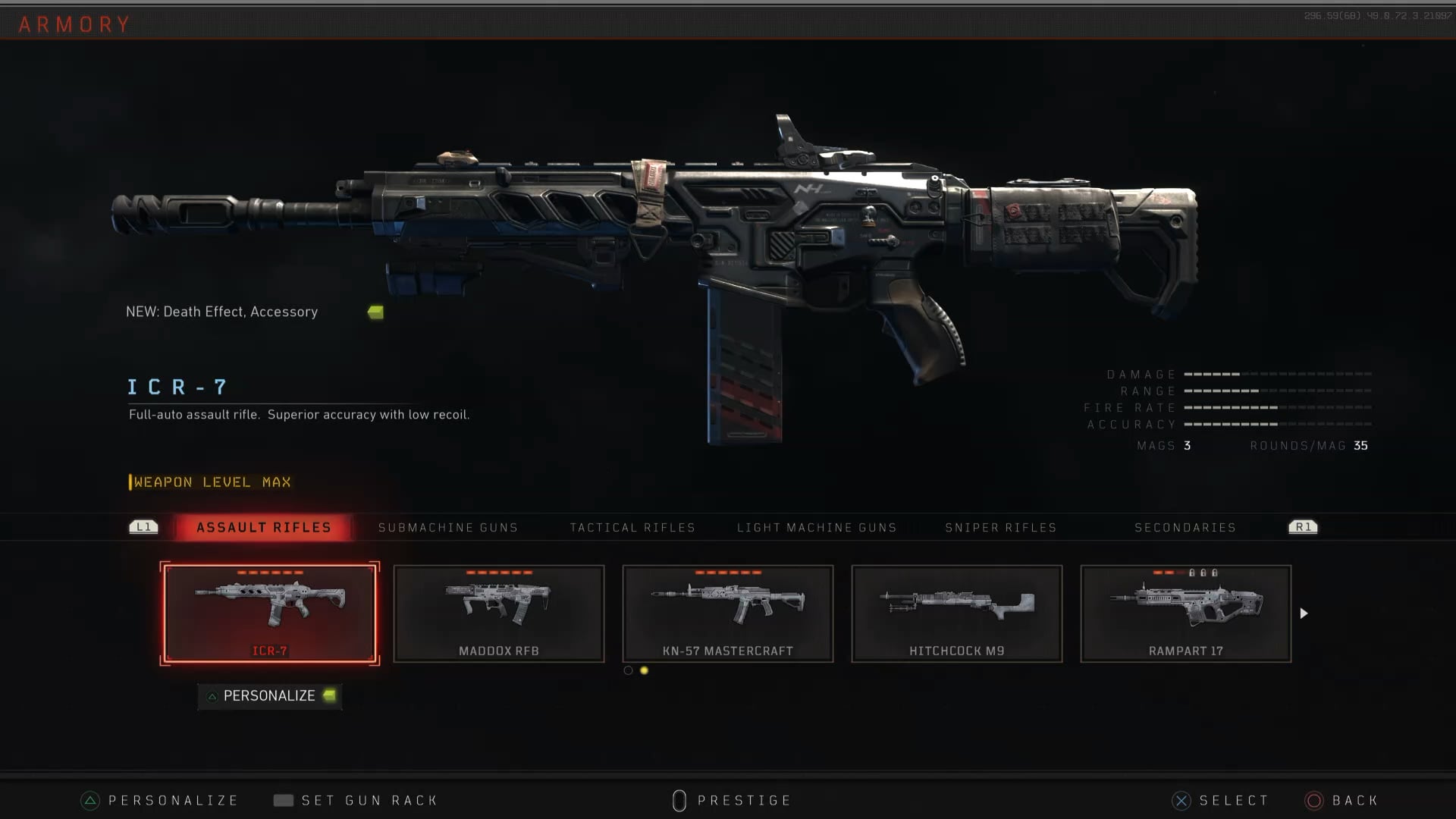Click the arrow to show more weapons
Viewport: 1456px width, 819px height.
coord(1304,613)
